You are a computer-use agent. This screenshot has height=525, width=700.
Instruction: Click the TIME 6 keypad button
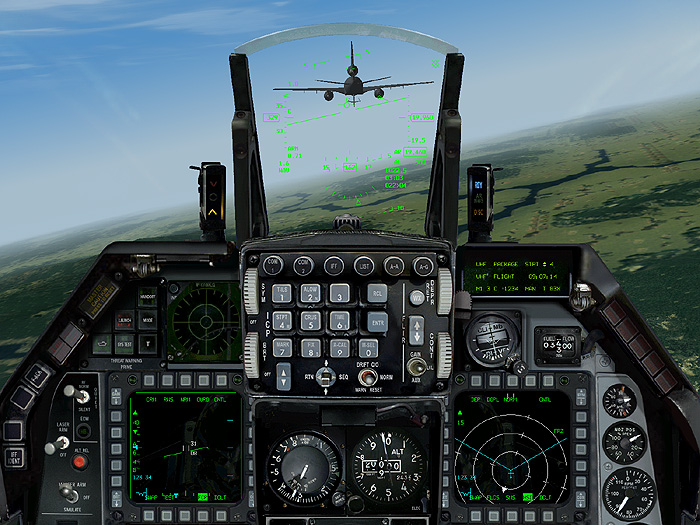(x=340, y=321)
